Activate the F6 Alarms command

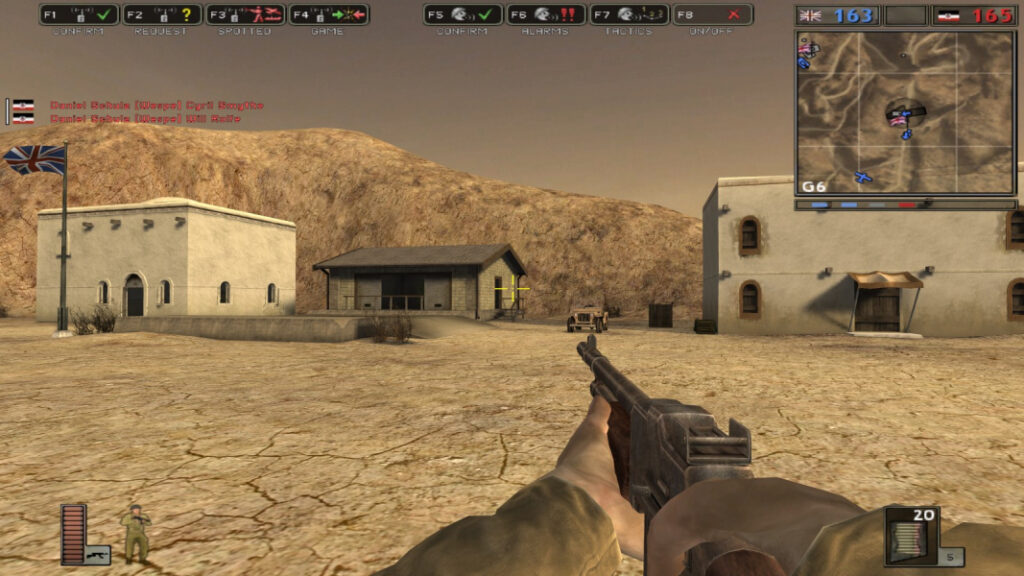tap(545, 15)
